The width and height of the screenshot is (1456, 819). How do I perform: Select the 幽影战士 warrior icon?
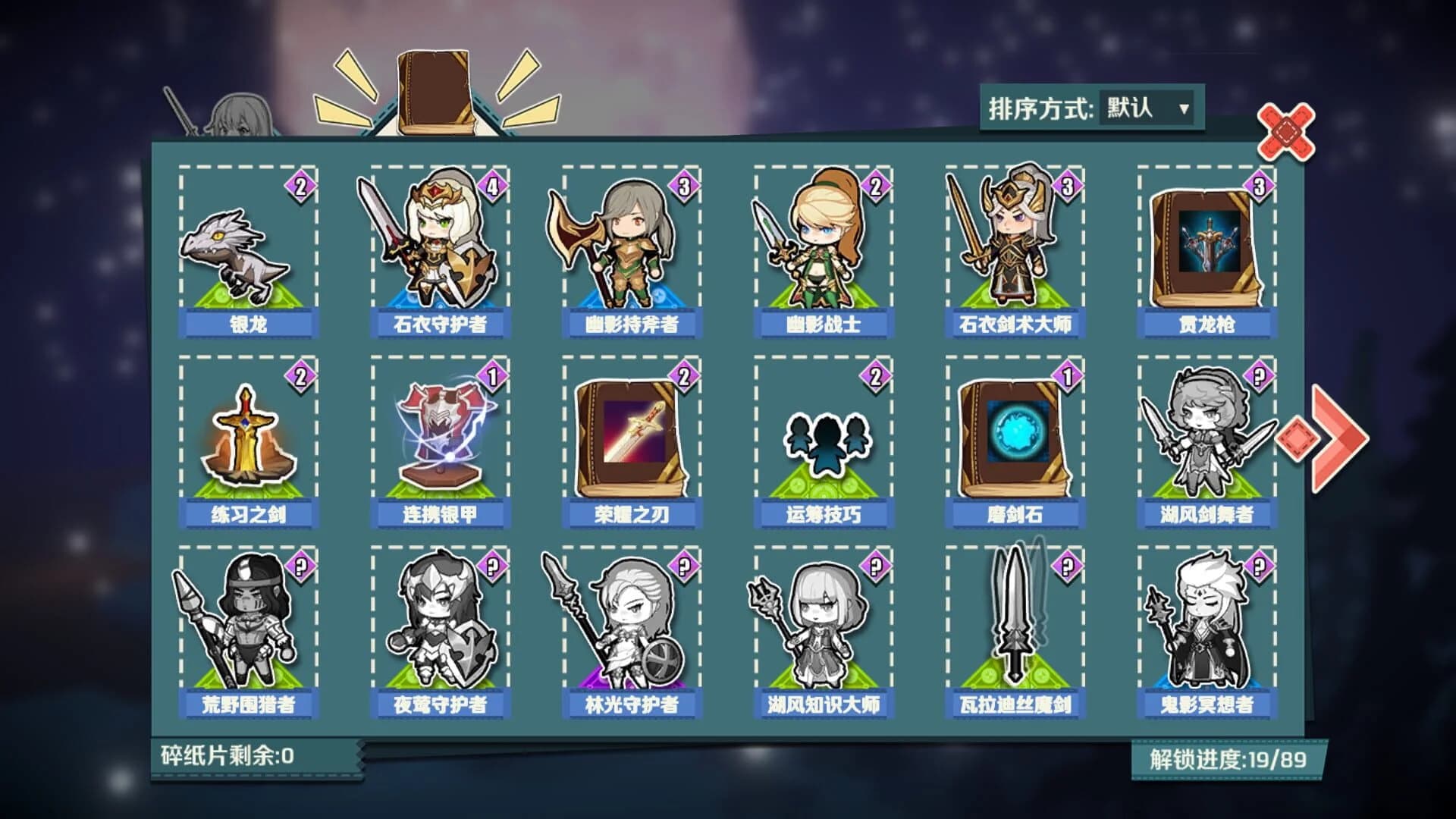[x=823, y=250]
